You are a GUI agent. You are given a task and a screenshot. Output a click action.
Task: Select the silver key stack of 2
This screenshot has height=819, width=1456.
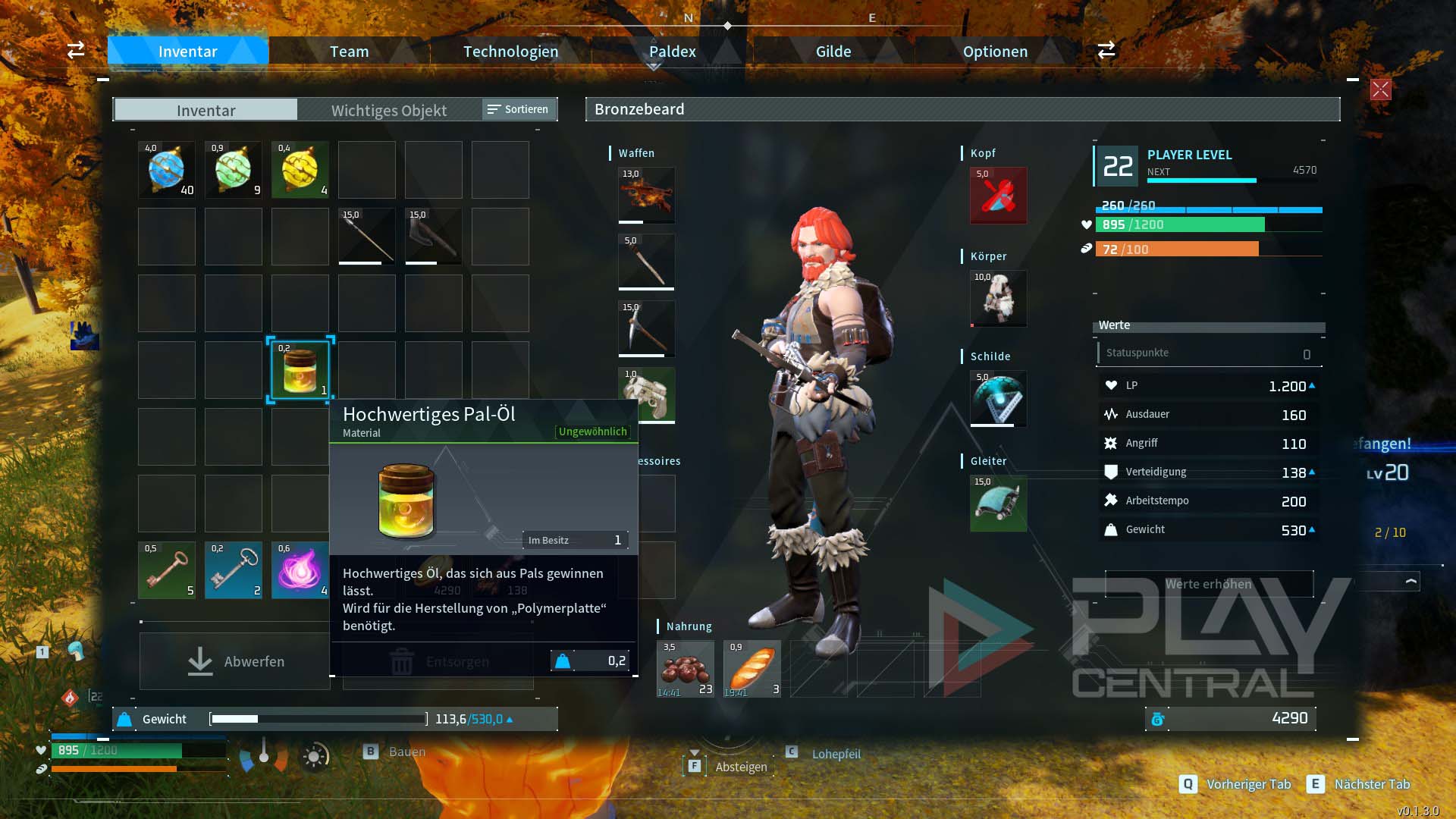click(234, 570)
